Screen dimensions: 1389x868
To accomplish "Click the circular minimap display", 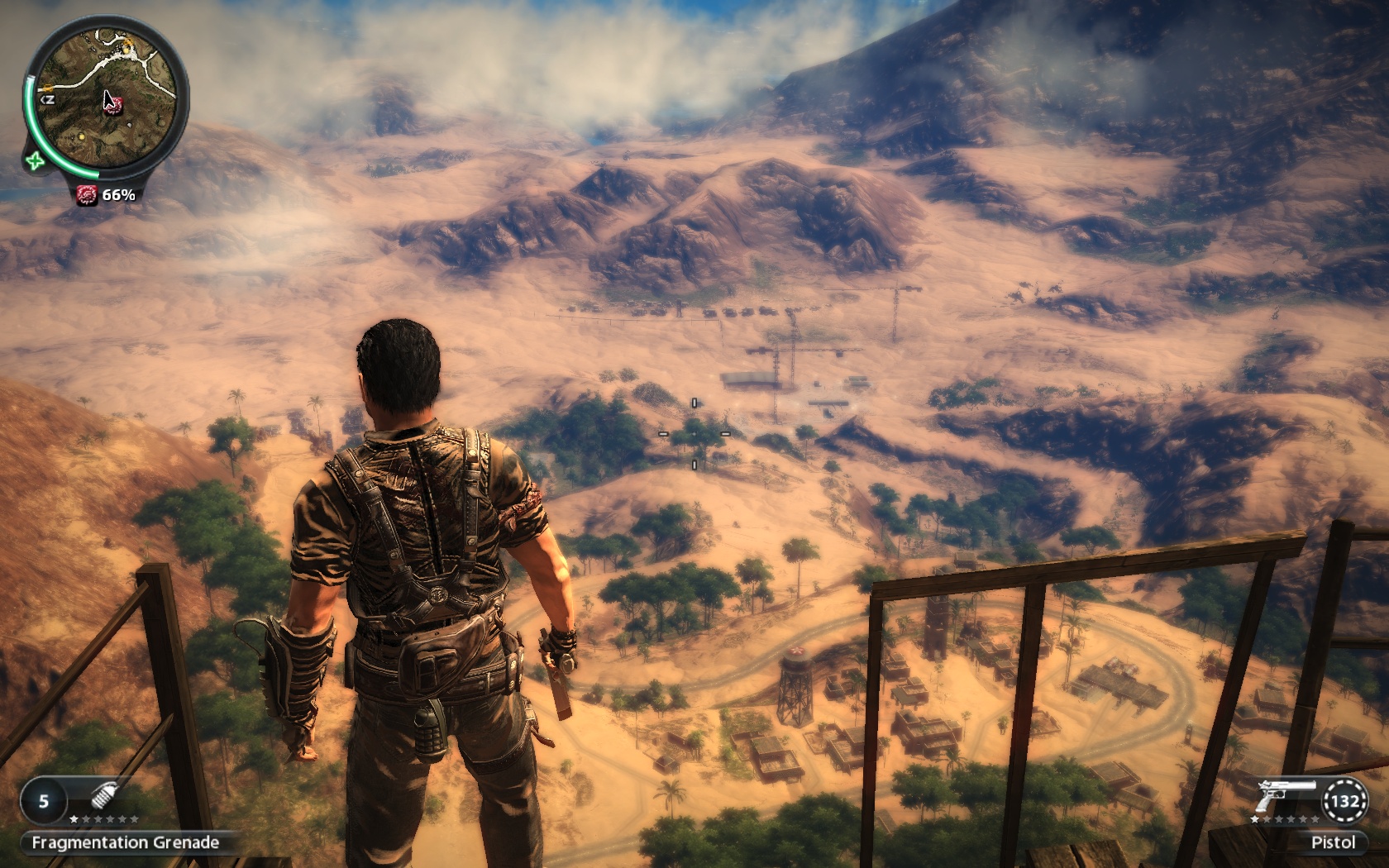I will click(x=106, y=99).
